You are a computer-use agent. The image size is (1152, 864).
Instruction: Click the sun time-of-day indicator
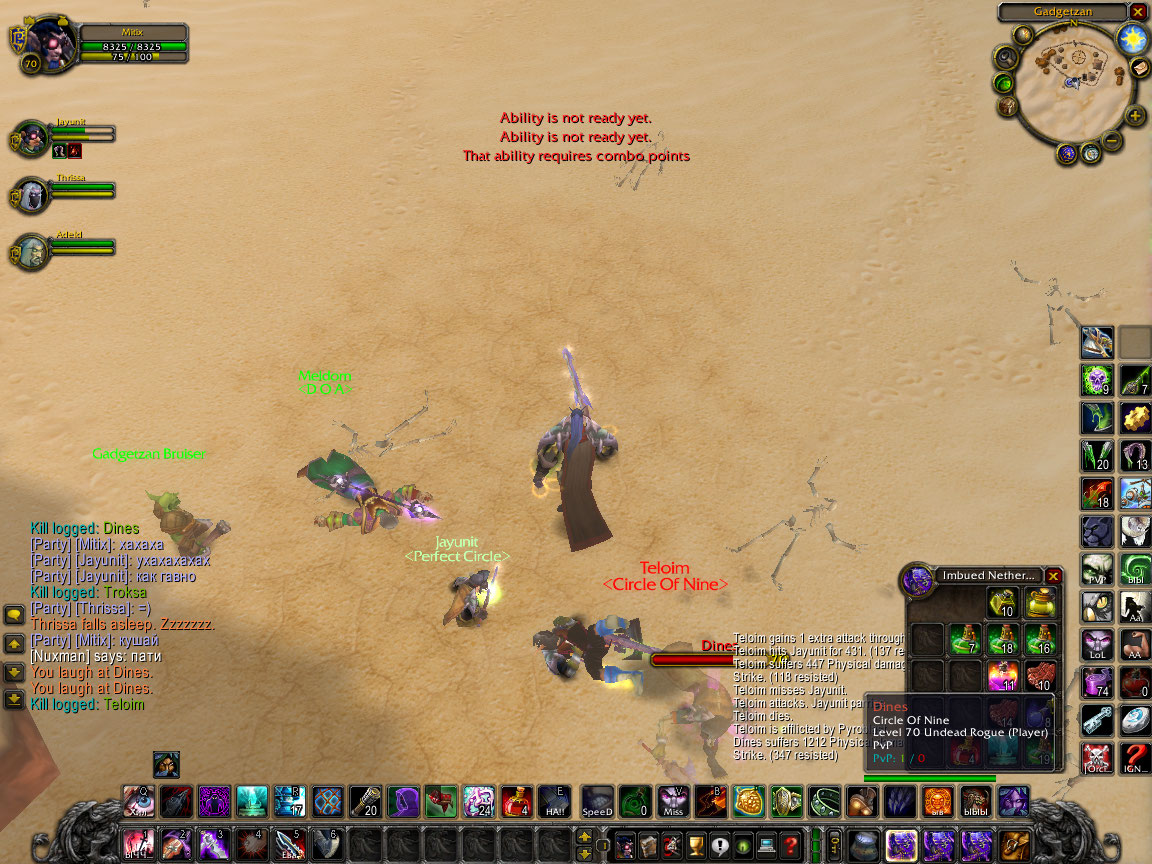(x=1132, y=39)
